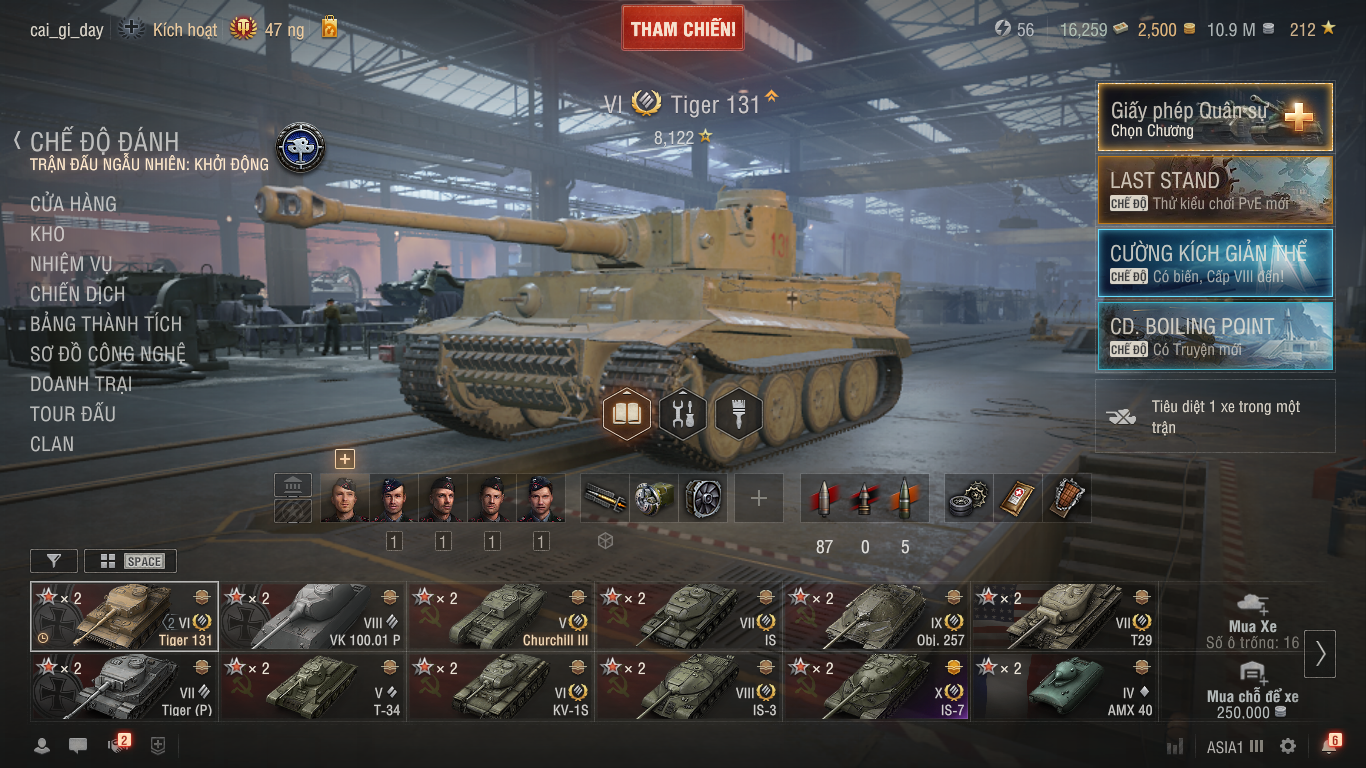The width and height of the screenshot is (1366, 768).
Task: Select the IS-7 tank in carousel
Action: pyautogui.click(x=877, y=687)
